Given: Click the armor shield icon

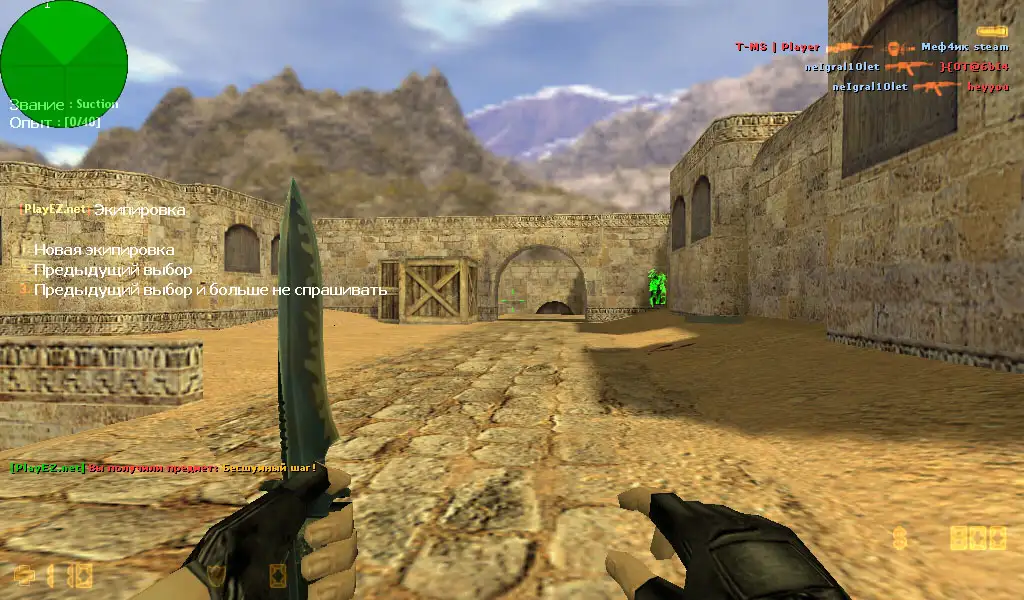Looking at the screenshot, I should tap(215, 575).
